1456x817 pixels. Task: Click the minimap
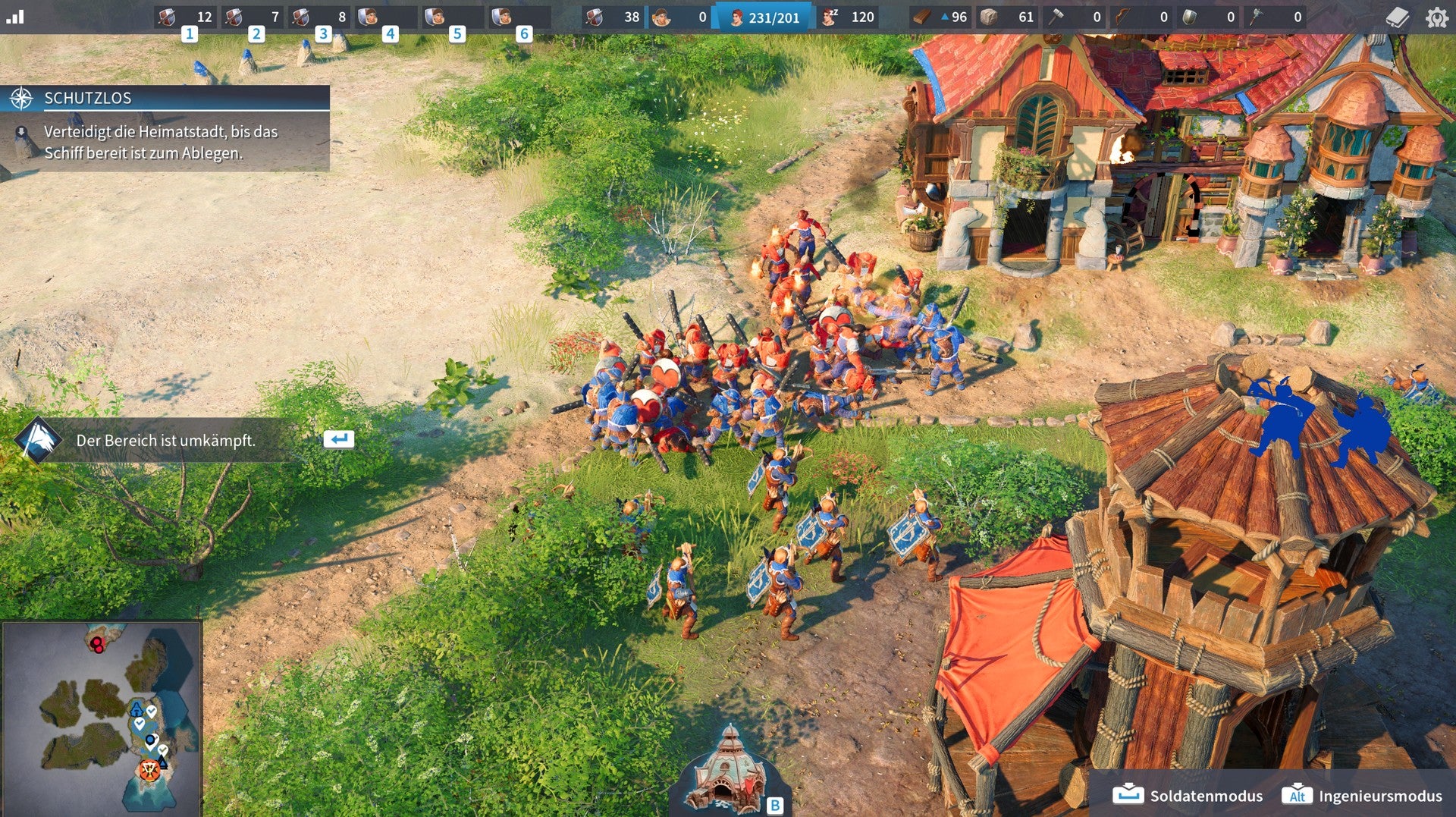click(102, 717)
